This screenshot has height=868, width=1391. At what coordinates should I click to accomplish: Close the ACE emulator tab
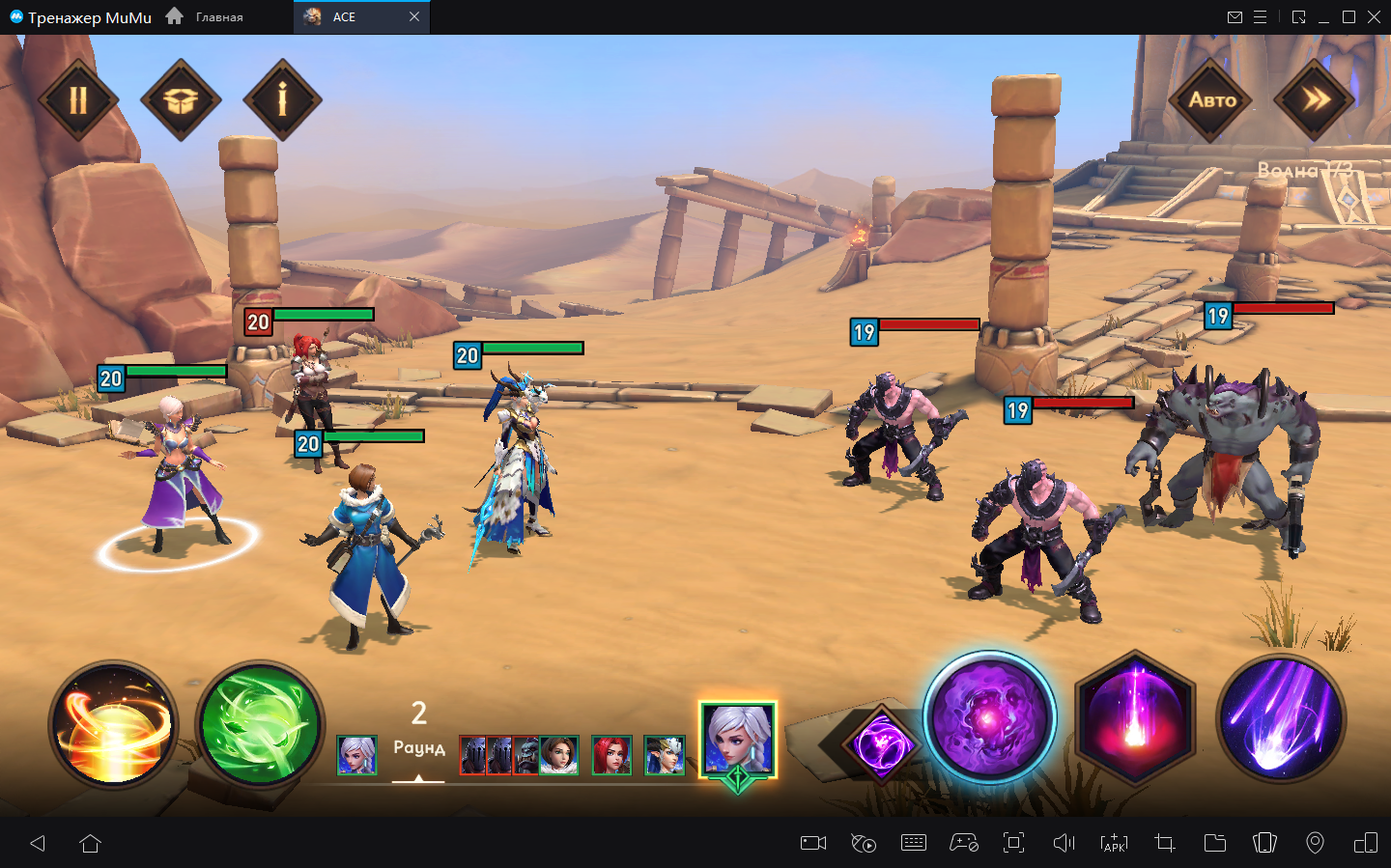(x=414, y=16)
